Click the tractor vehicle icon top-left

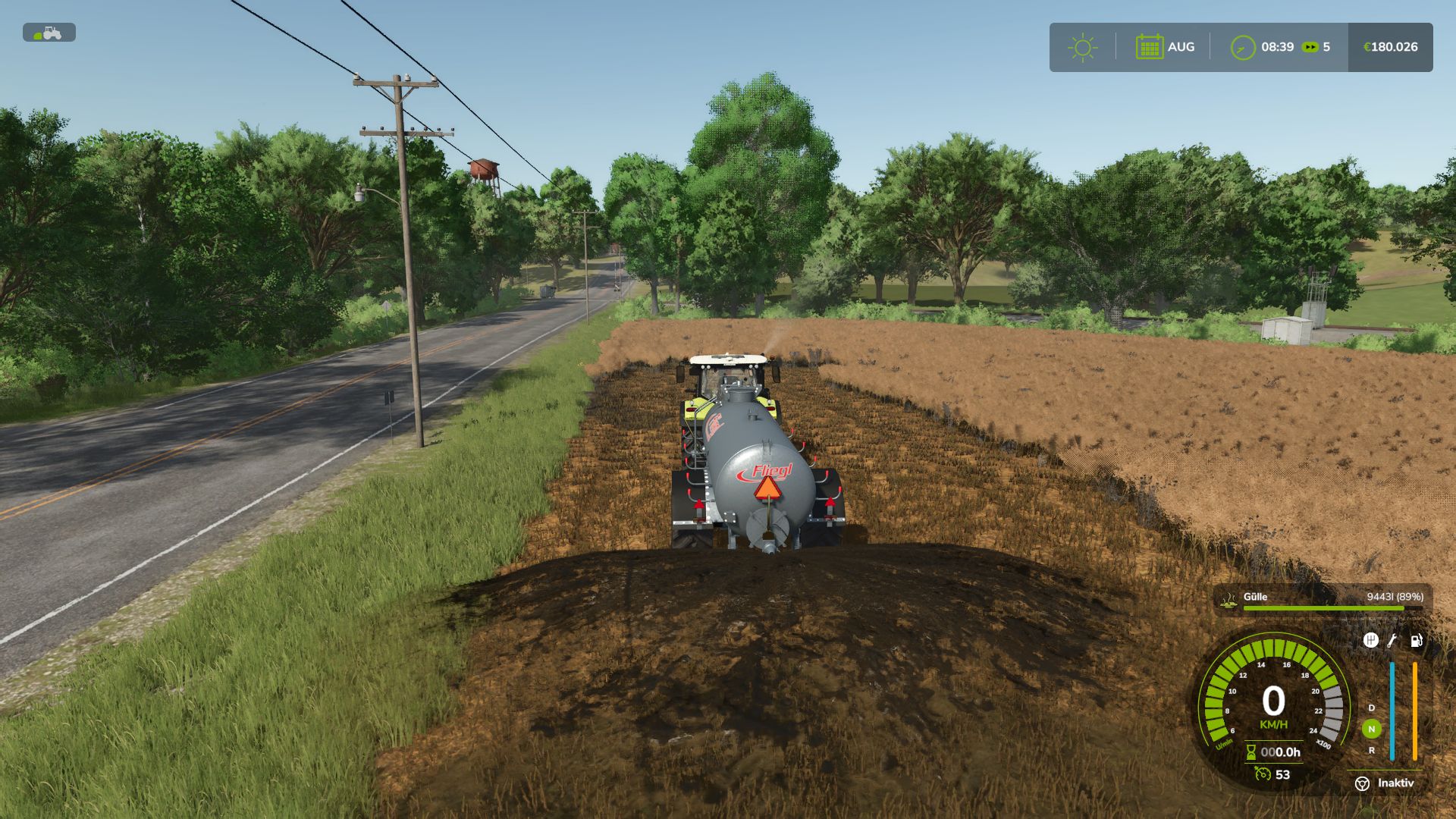51,33
